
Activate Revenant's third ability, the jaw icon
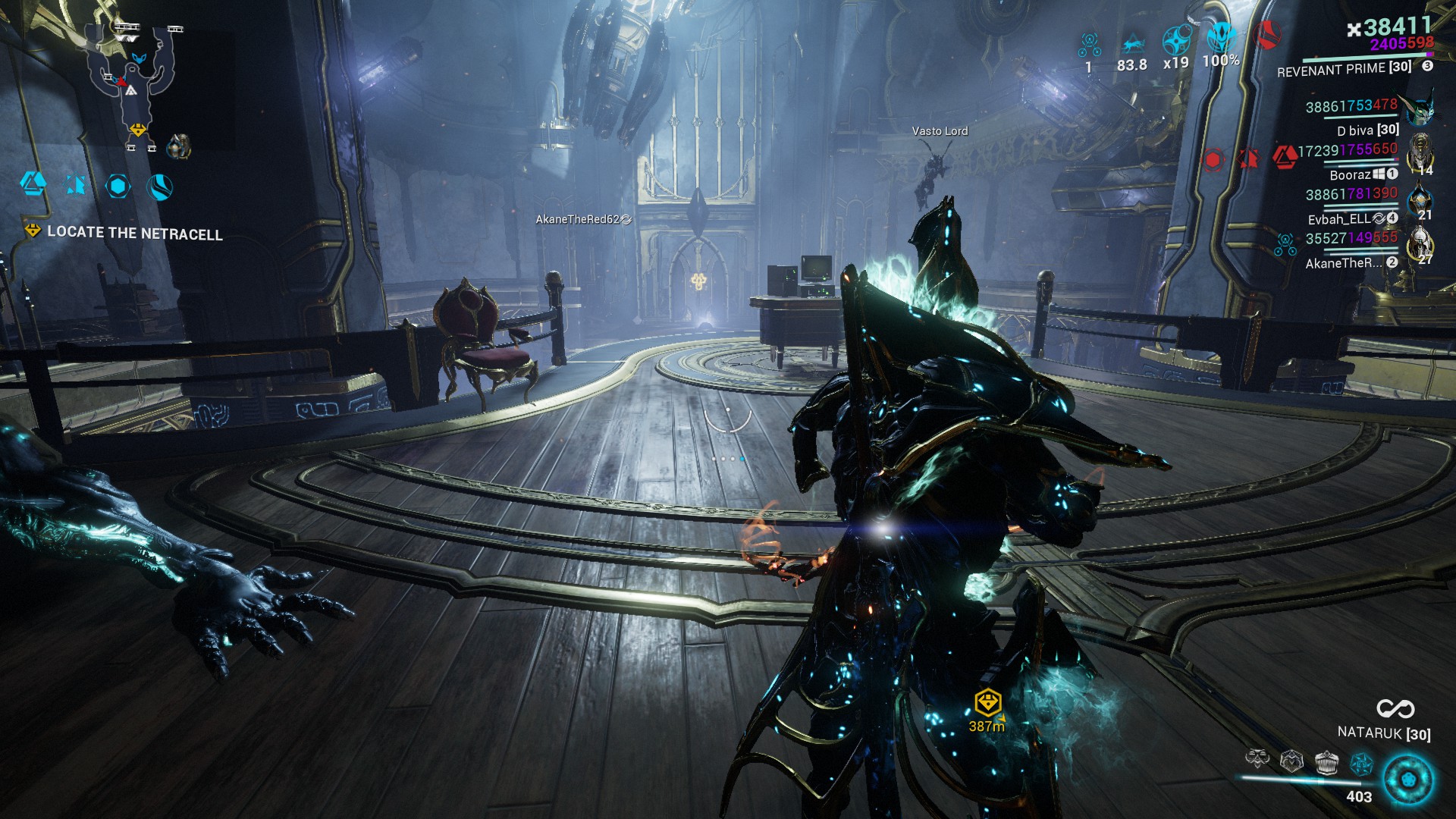coord(1326,761)
